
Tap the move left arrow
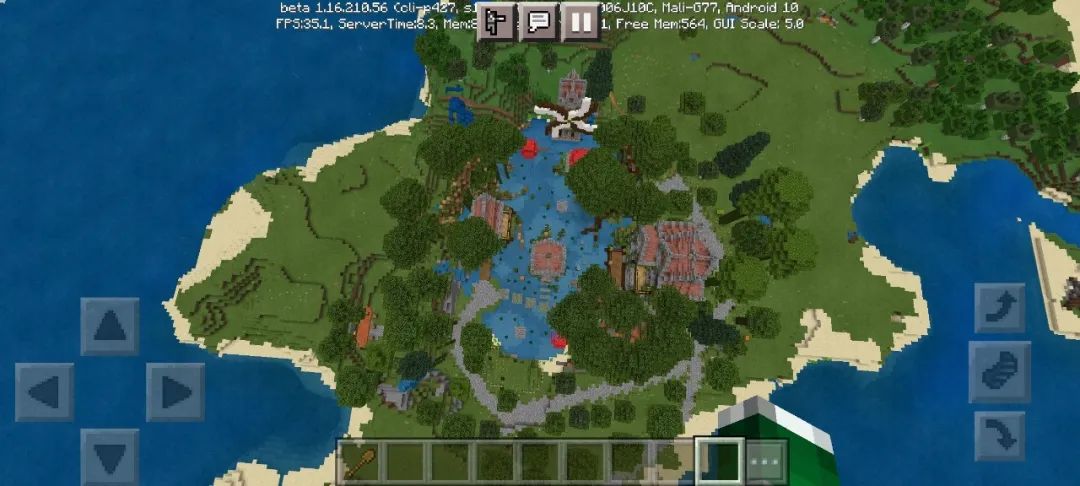coord(45,391)
